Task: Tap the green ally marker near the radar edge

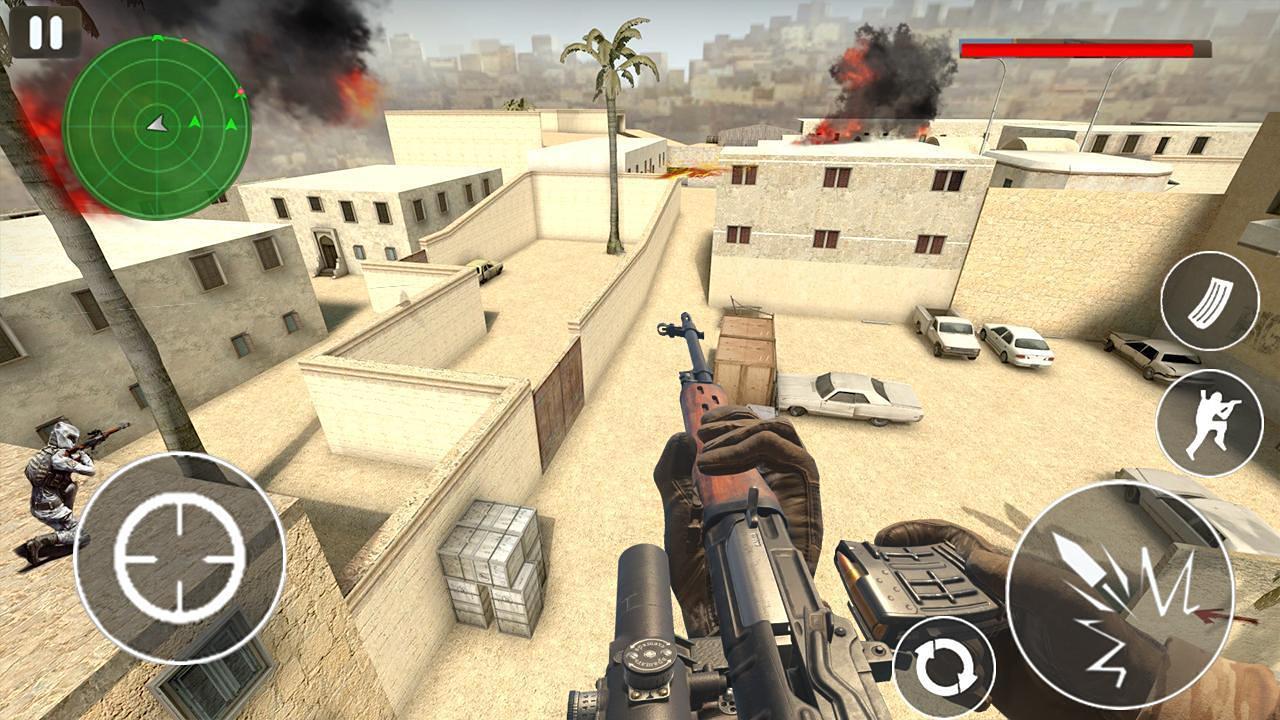Action: click(x=231, y=124)
